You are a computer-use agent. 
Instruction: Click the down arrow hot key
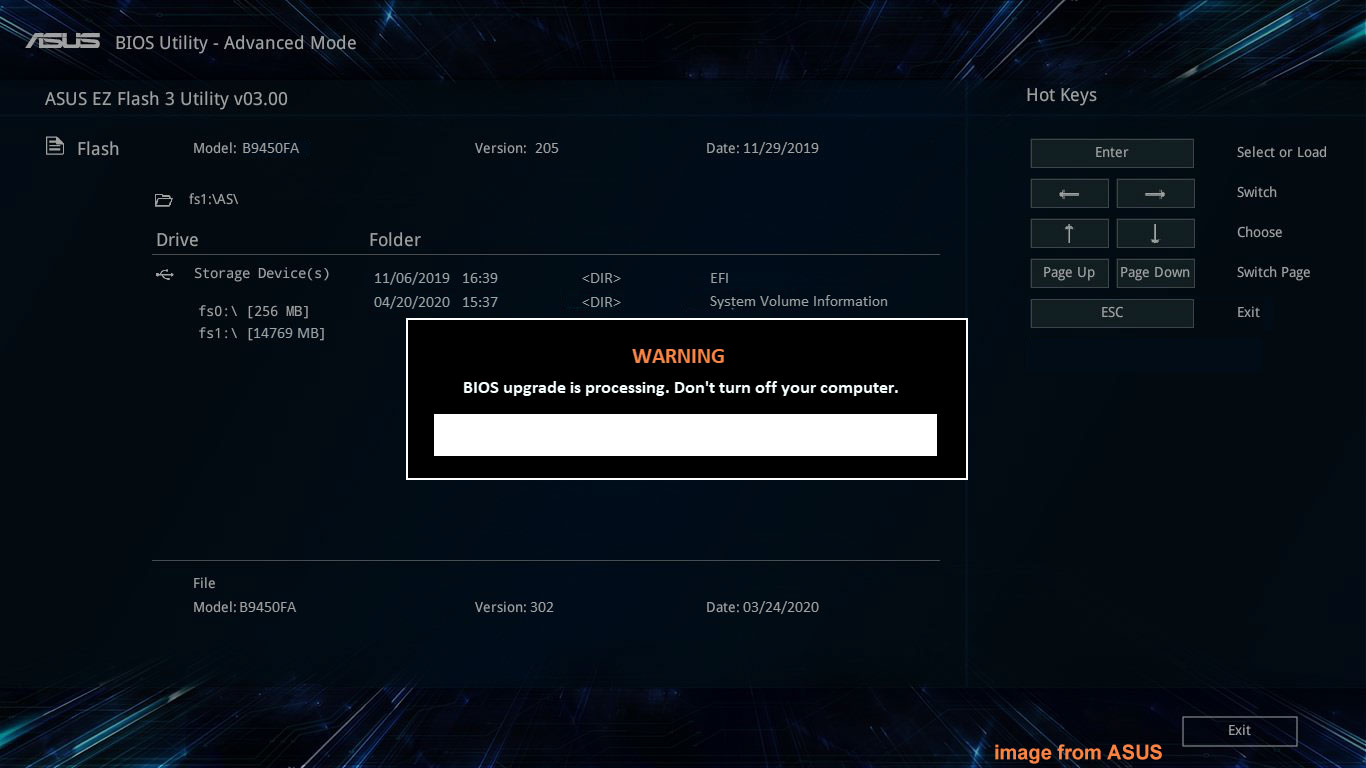tap(1155, 233)
